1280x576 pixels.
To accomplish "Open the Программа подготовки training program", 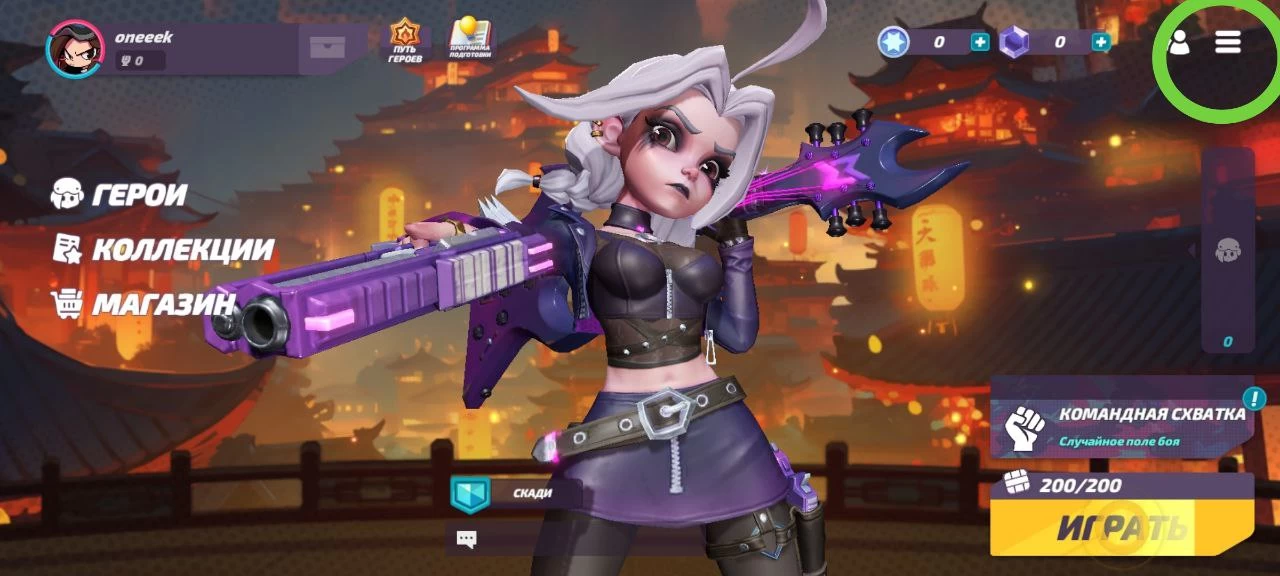I will coord(470,42).
